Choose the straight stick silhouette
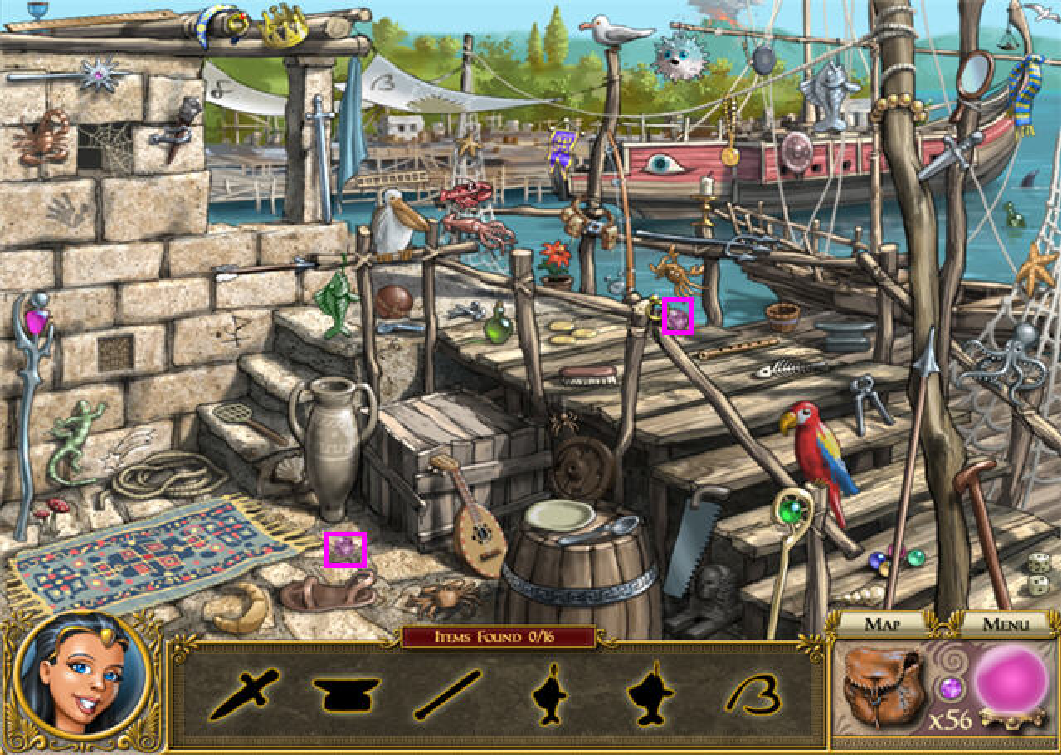The height and width of the screenshot is (755, 1061). (x=448, y=694)
